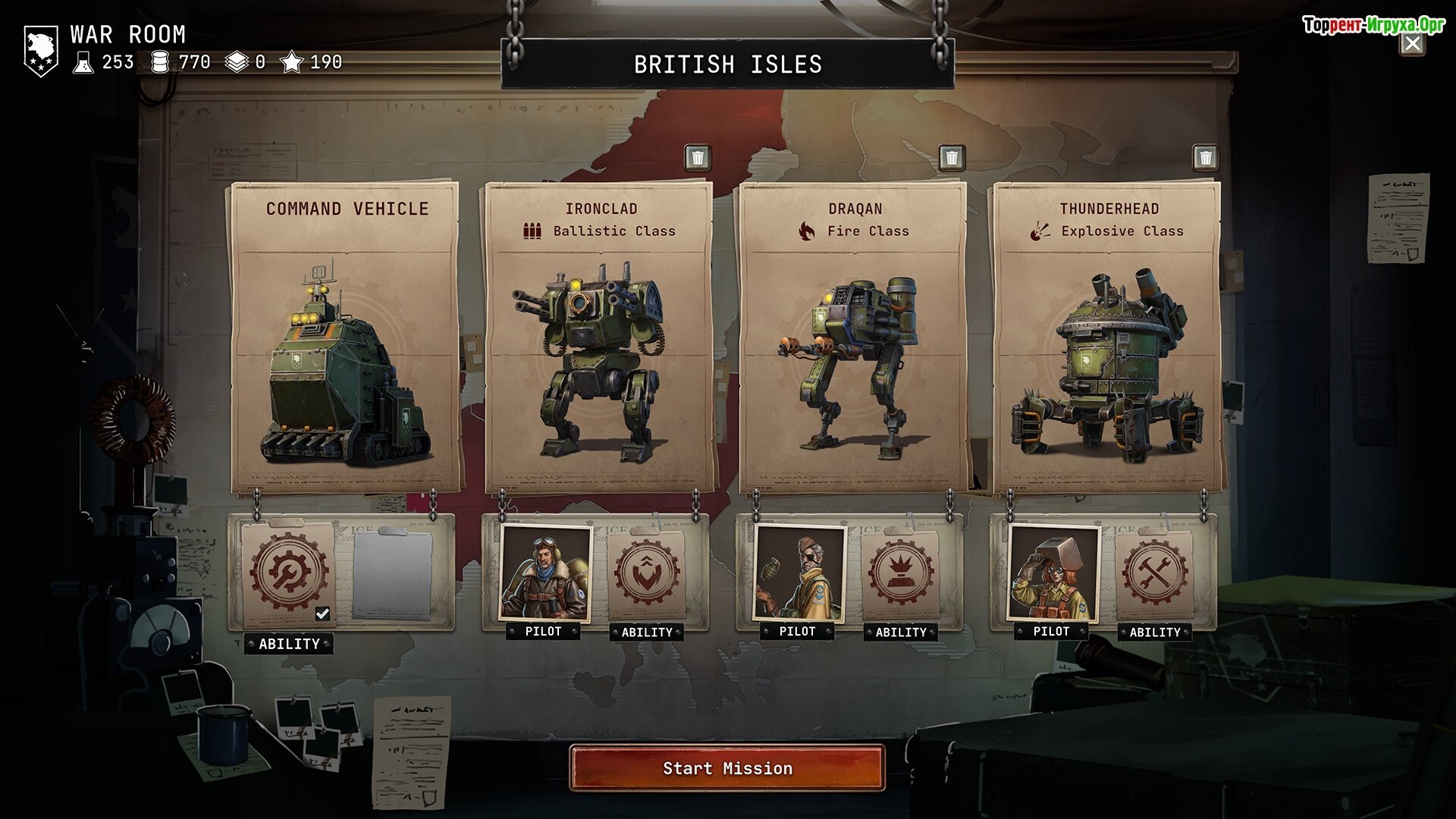Discard Thunderhead via the trash icon
The height and width of the screenshot is (819, 1456).
[x=1205, y=158]
